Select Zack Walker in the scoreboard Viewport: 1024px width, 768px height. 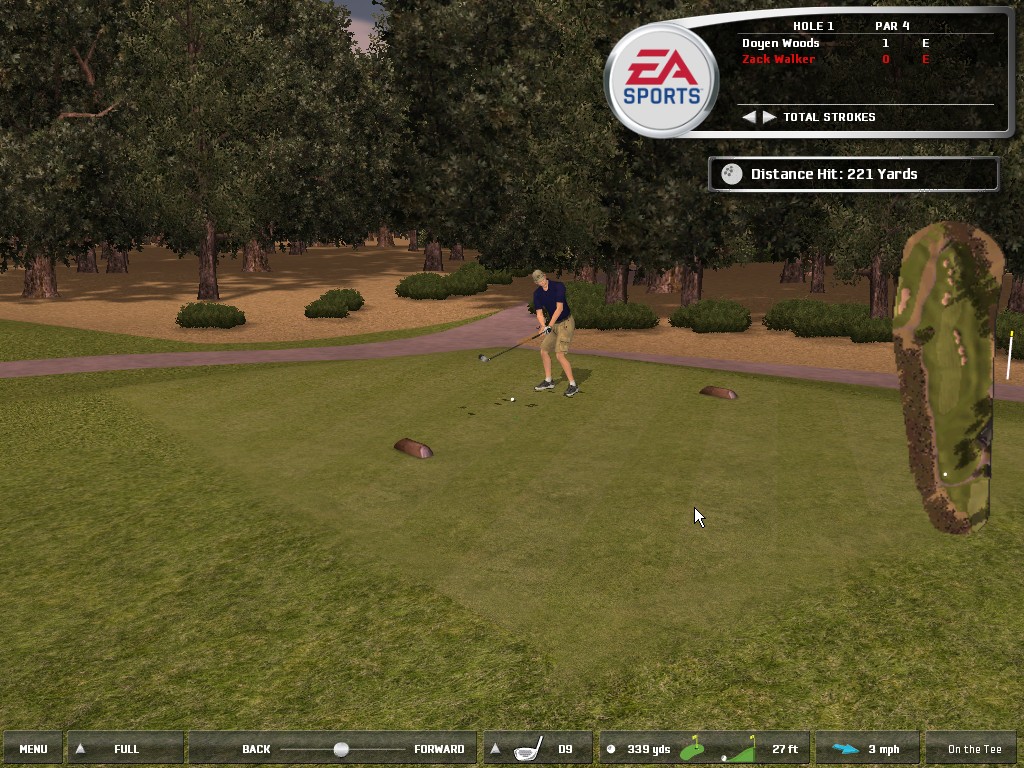[778, 59]
